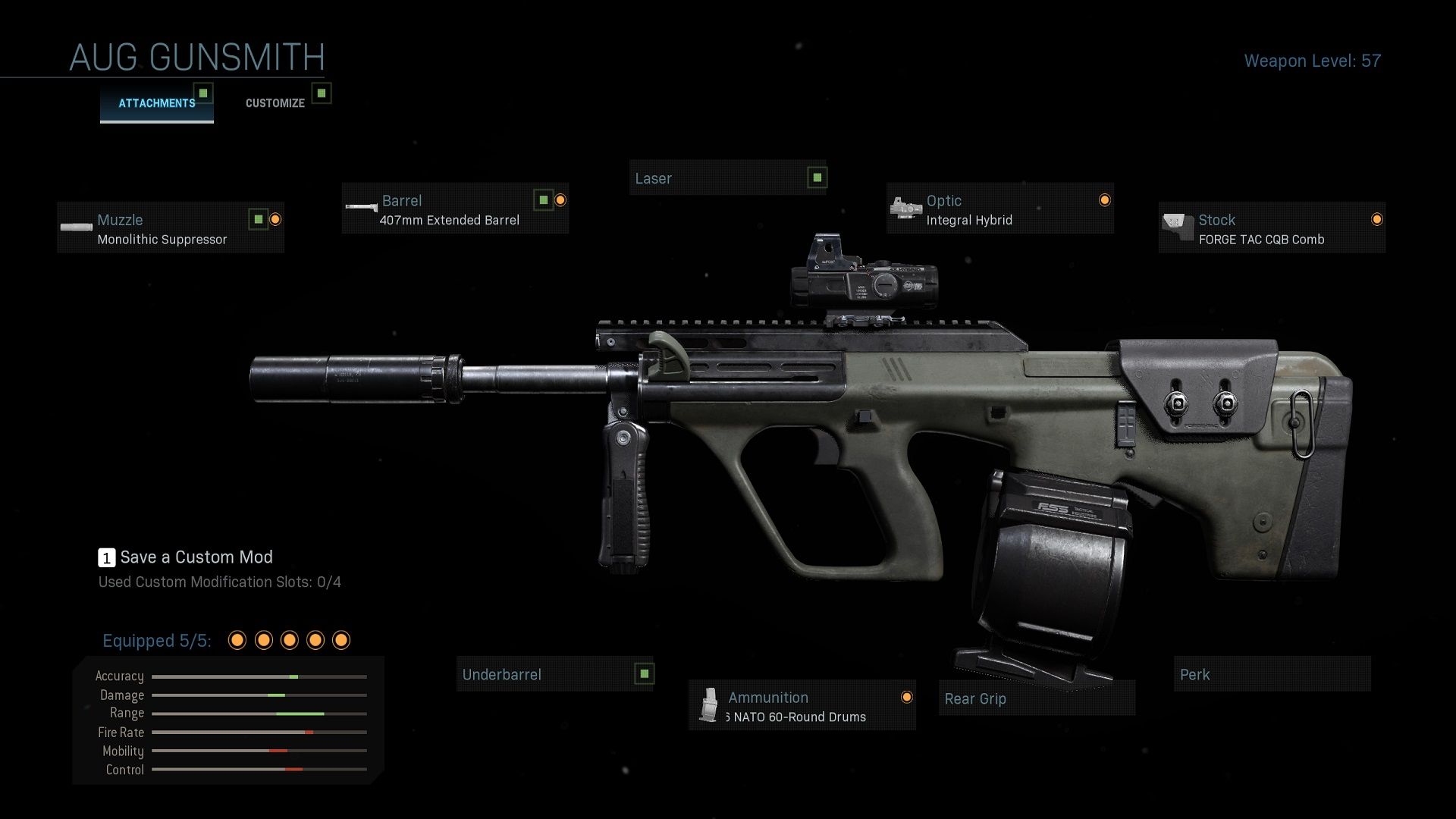Screen dimensions: 1456x819
Task: Select the Attachments tab
Action: 156,103
